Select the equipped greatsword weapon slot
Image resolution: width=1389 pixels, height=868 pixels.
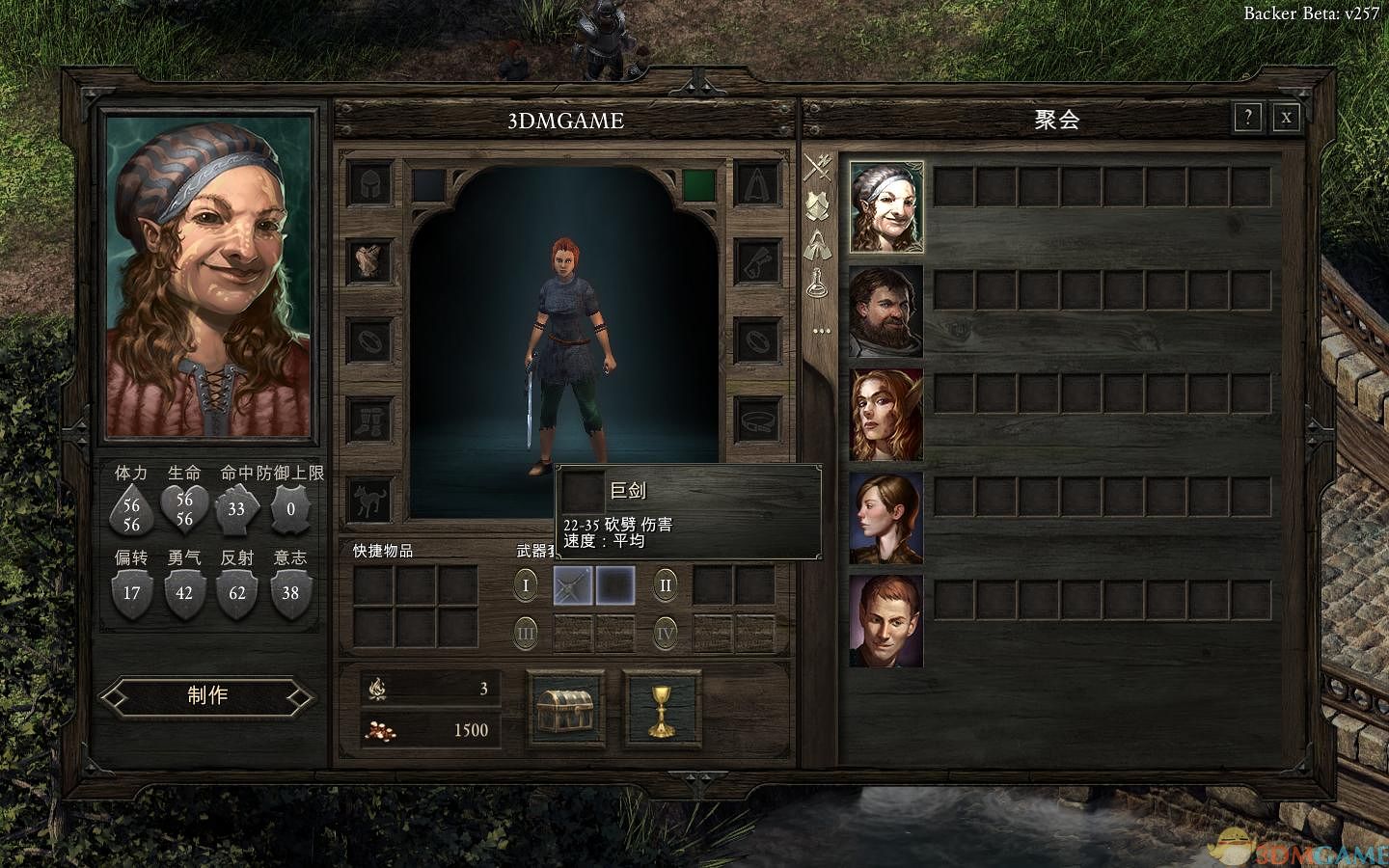pos(572,585)
